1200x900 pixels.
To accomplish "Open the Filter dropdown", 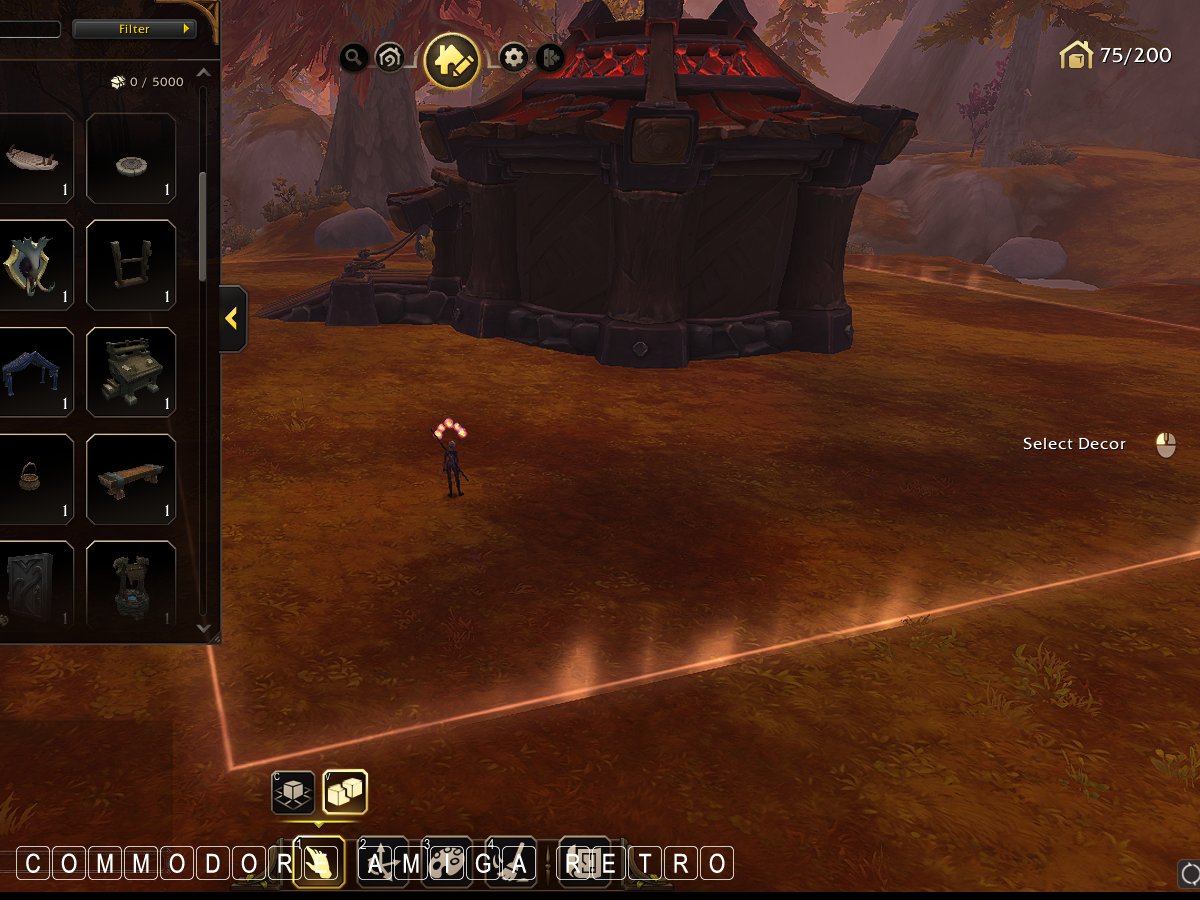I will (133, 29).
